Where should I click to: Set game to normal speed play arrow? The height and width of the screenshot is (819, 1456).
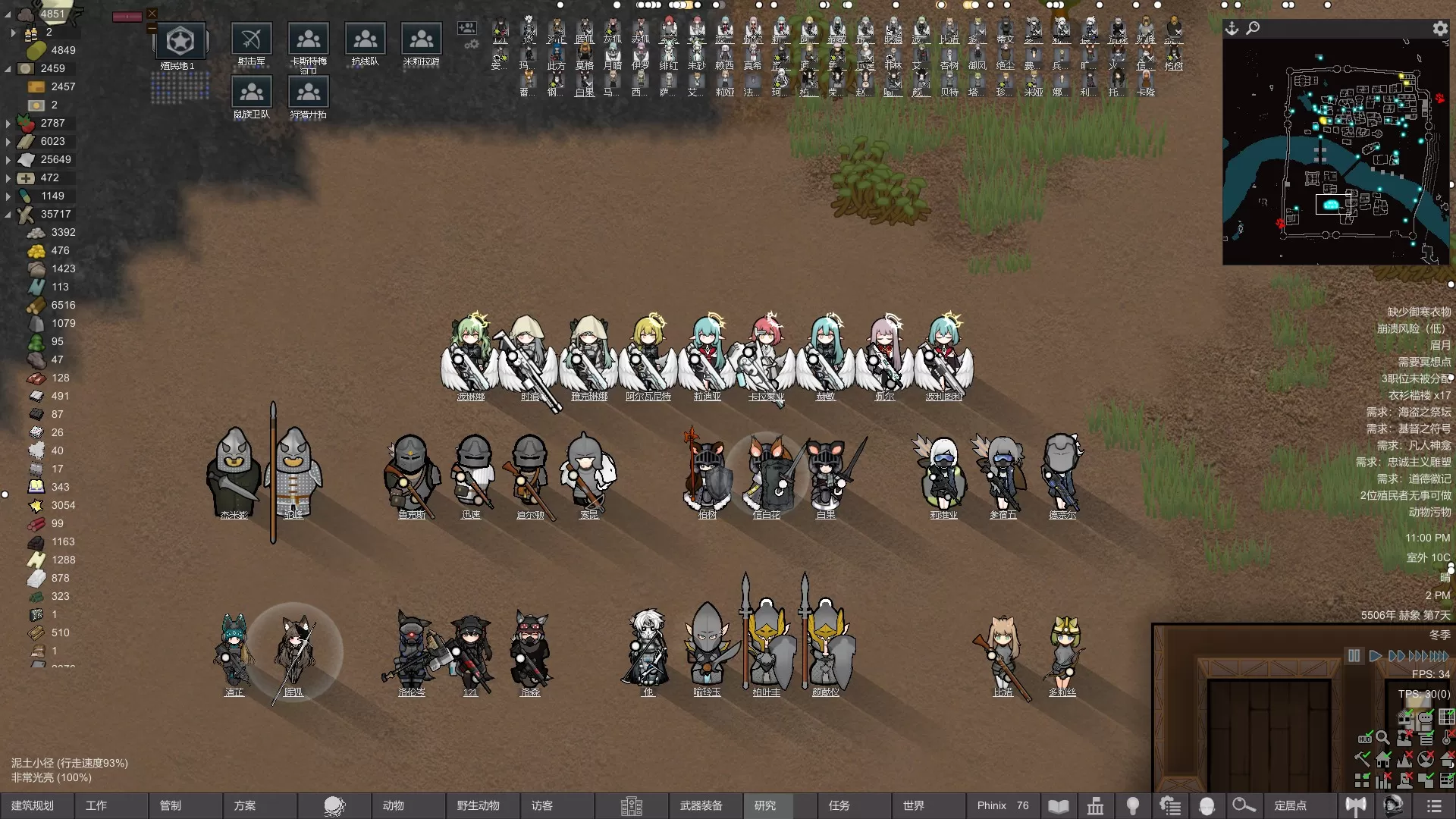click(1375, 656)
